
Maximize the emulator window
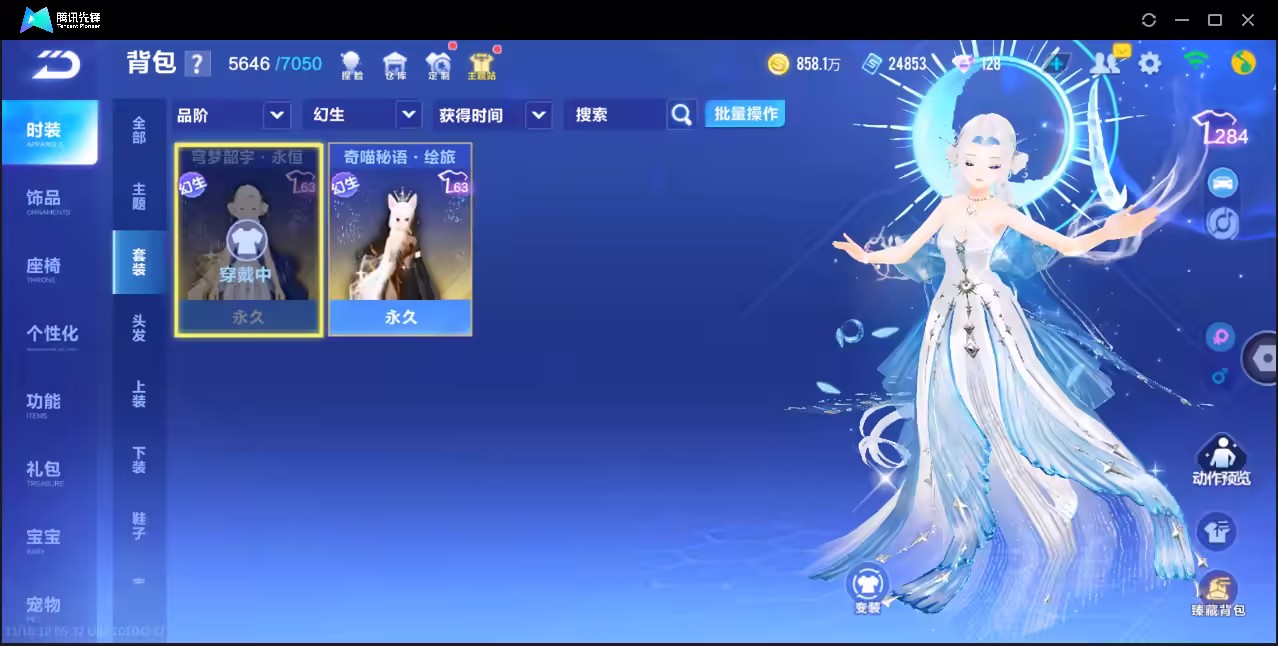tap(1215, 20)
